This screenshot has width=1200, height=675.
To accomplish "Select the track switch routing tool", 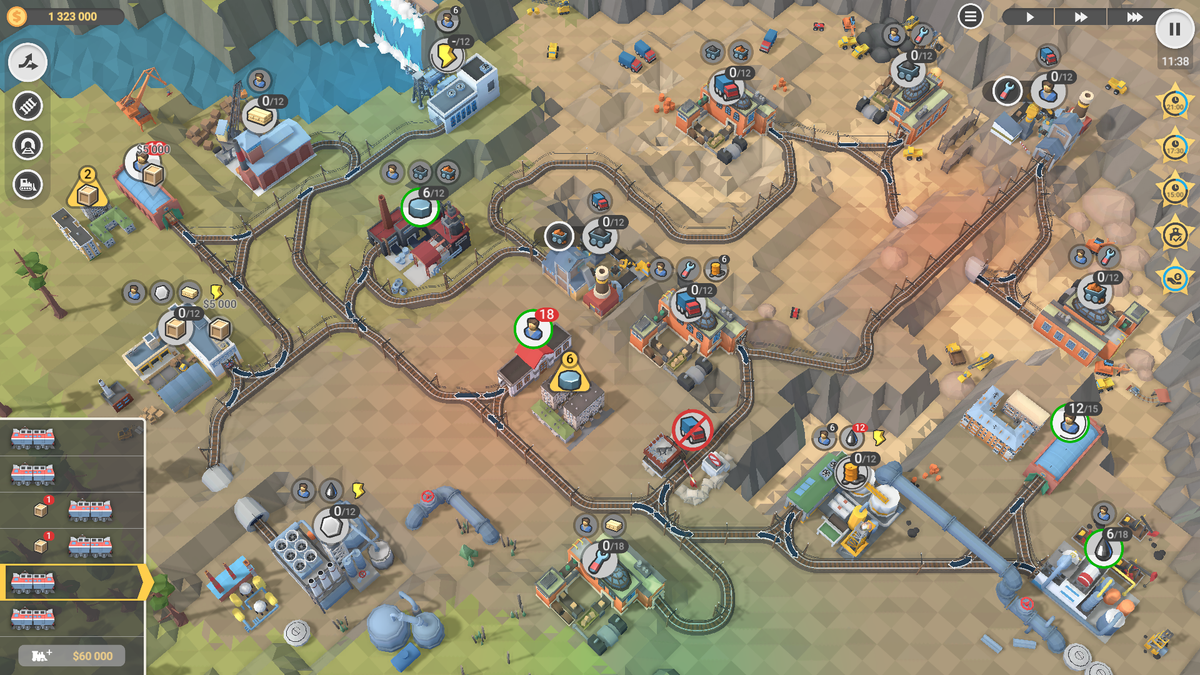I will [28, 64].
